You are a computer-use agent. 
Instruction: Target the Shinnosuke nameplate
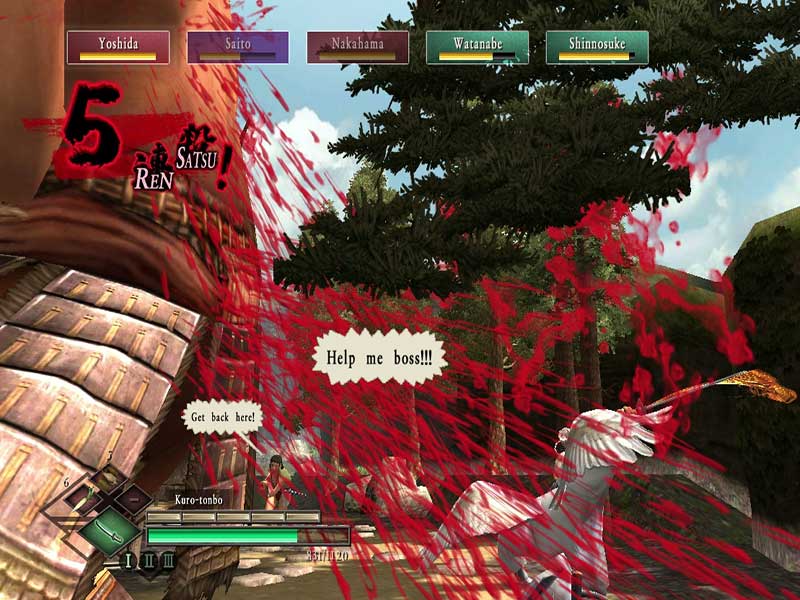(597, 47)
